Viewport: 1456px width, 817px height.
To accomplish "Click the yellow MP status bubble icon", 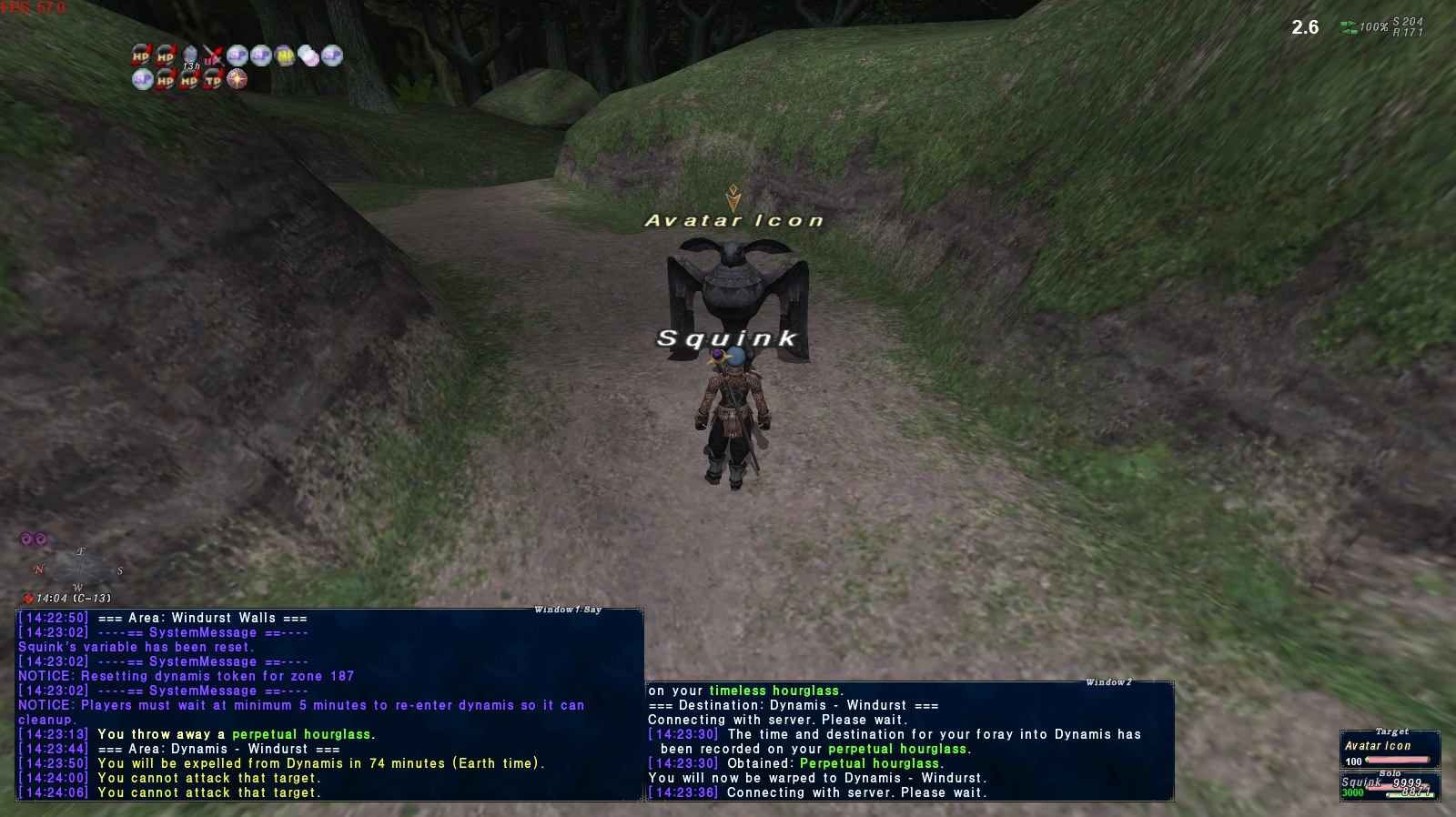I will [x=285, y=56].
